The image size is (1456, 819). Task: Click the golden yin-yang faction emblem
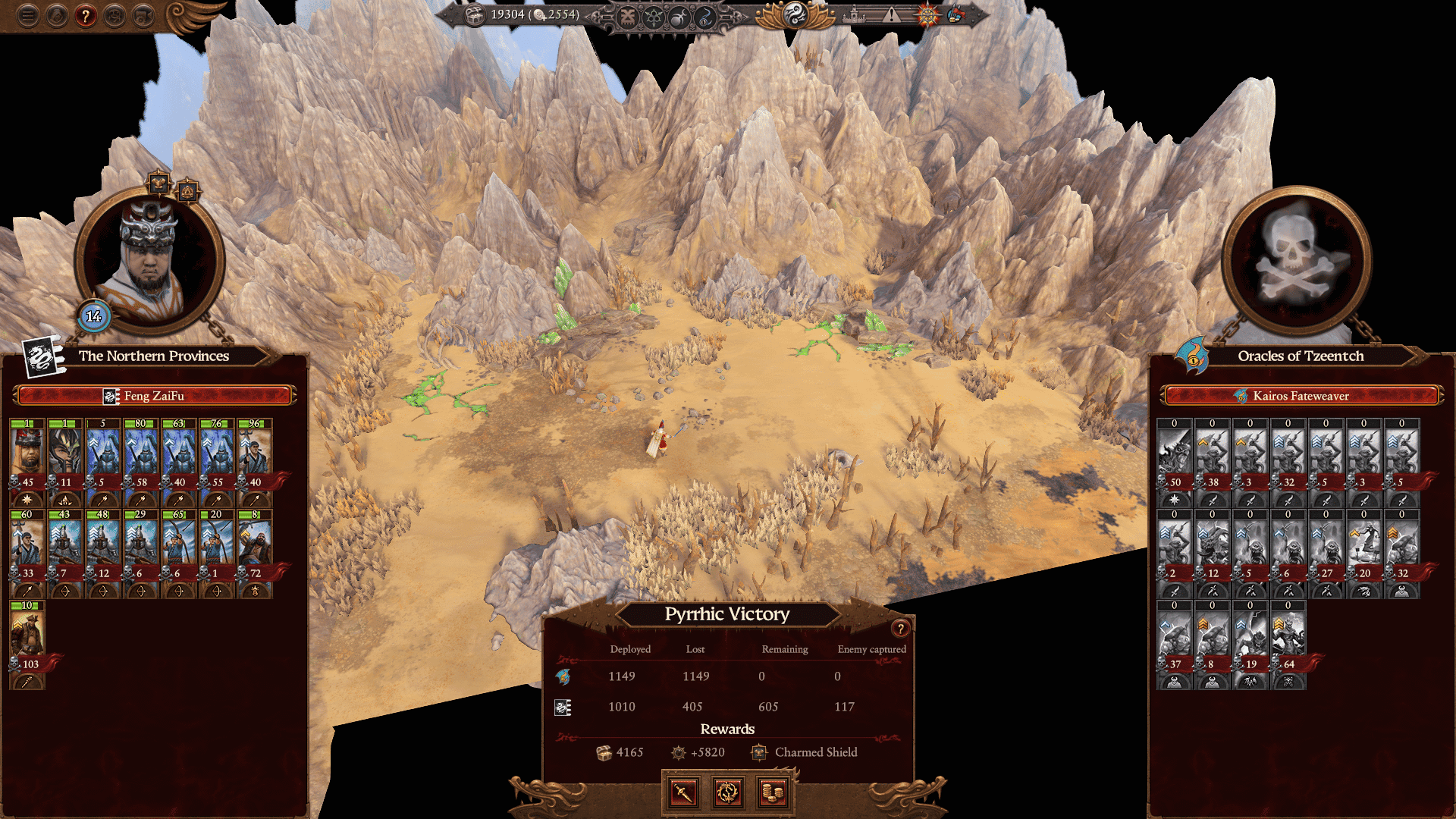tap(795, 15)
